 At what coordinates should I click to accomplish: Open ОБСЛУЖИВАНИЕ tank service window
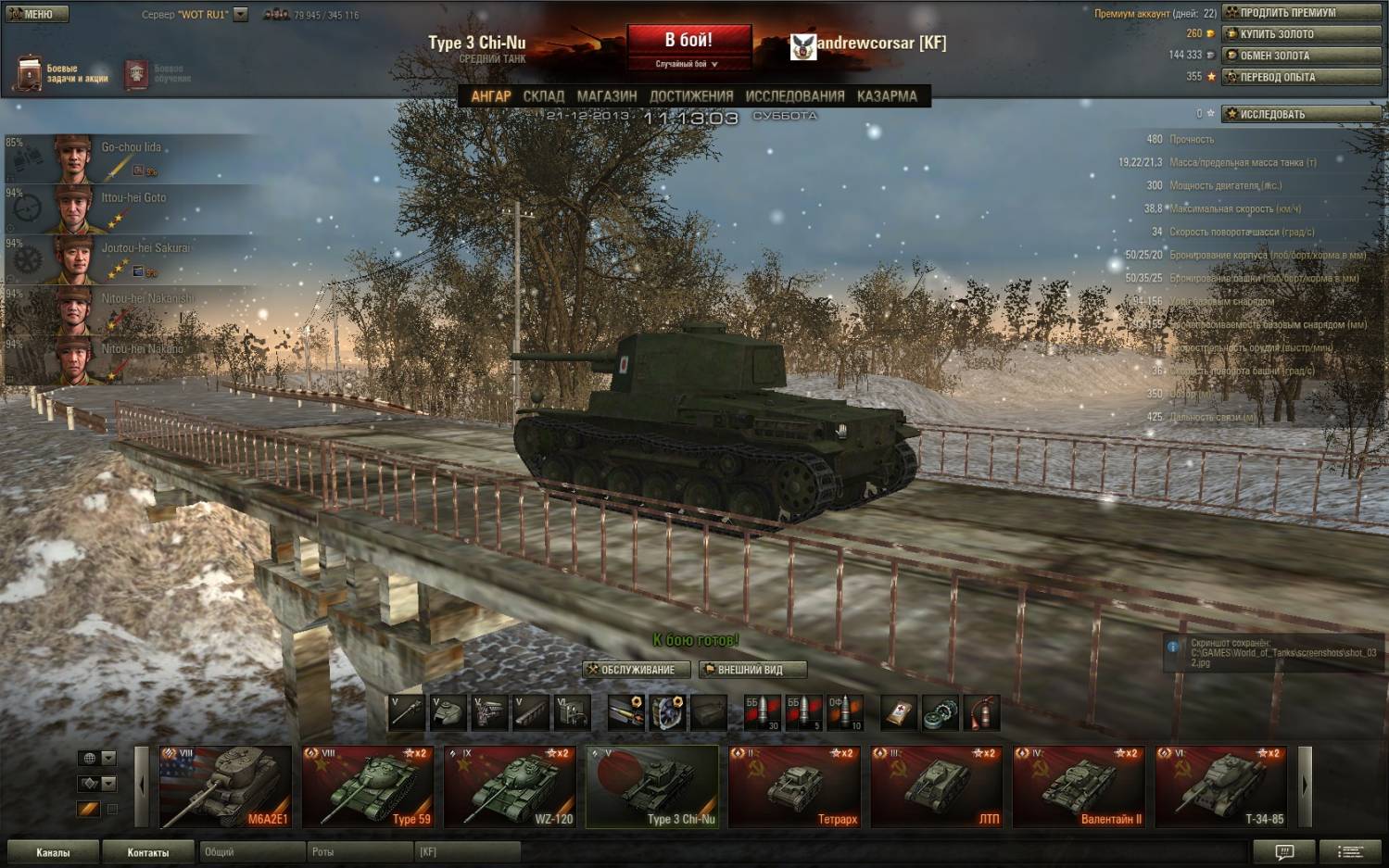point(637,670)
